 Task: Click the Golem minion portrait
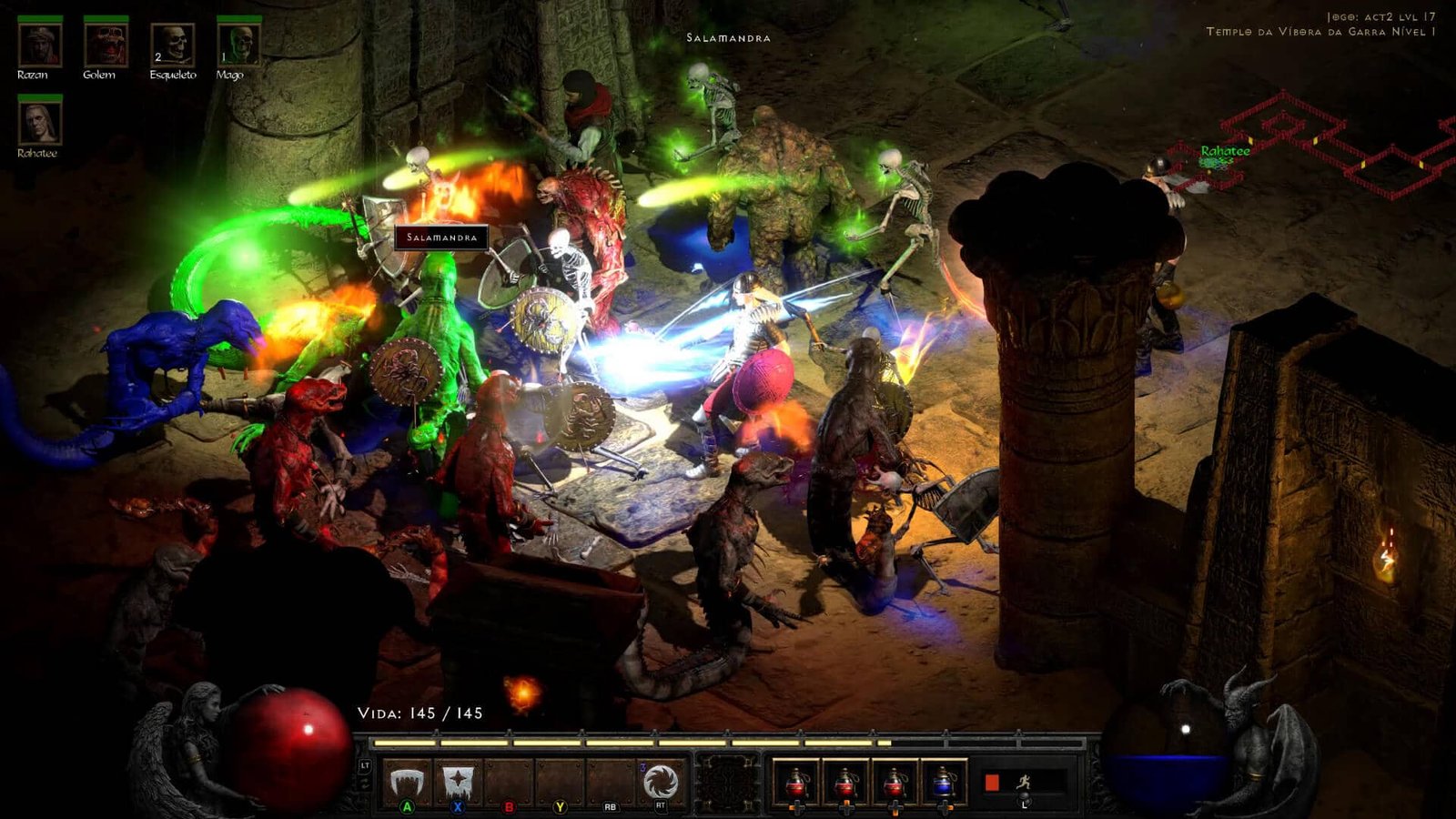coord(106,45)
